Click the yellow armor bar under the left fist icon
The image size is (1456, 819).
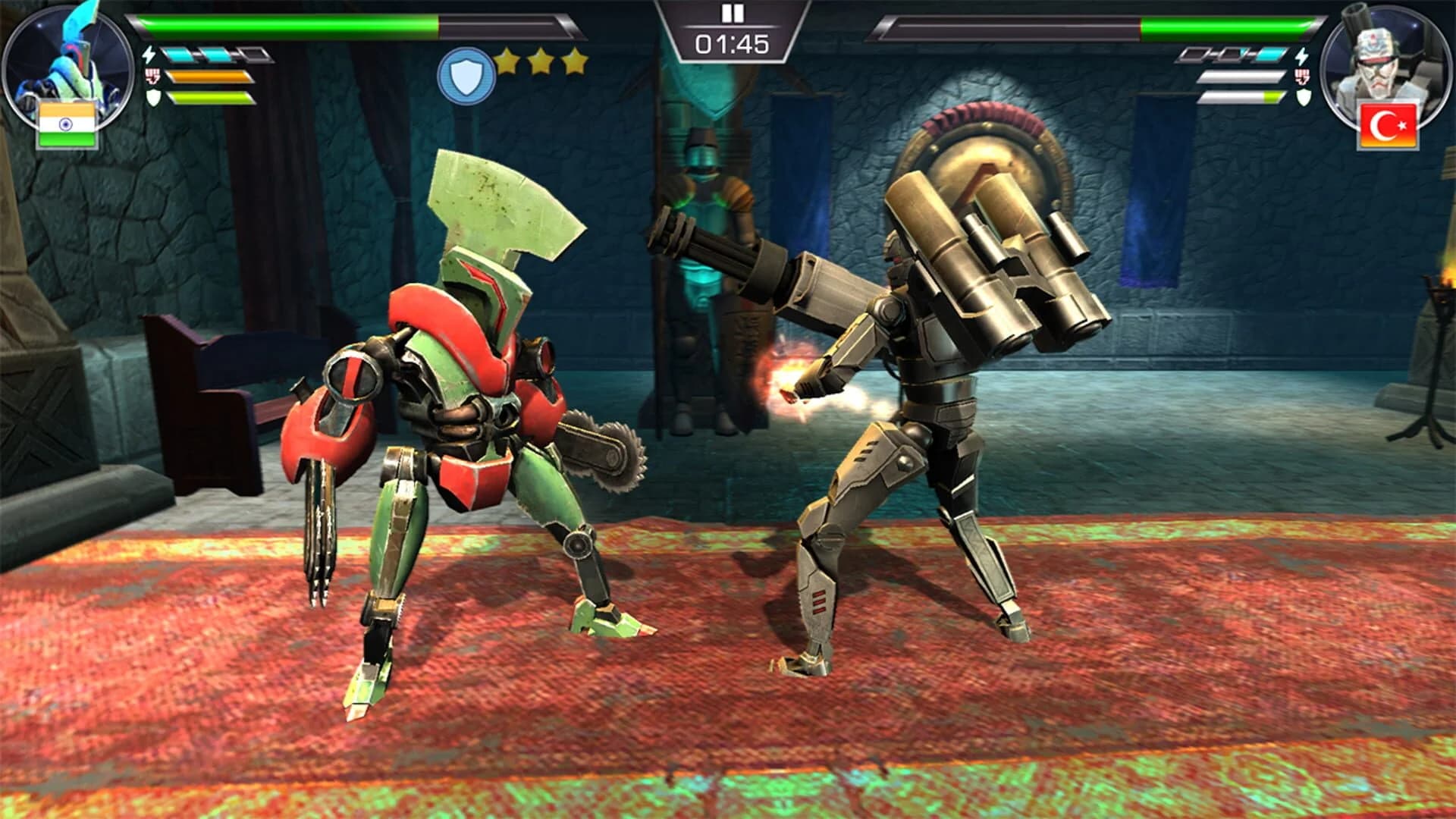point(212,97)
